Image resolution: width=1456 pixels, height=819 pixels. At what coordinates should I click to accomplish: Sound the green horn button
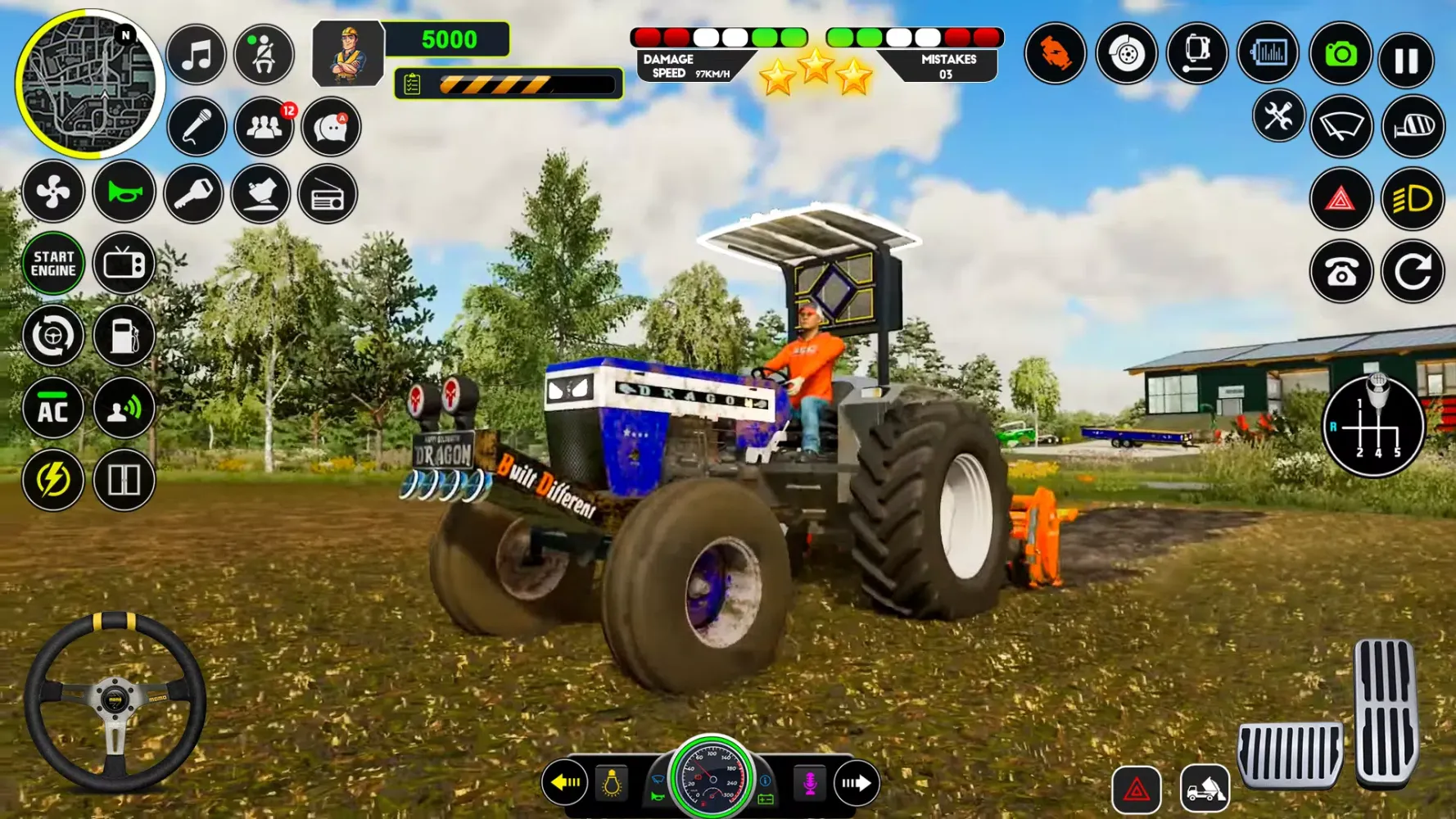(x=124, y=193)
